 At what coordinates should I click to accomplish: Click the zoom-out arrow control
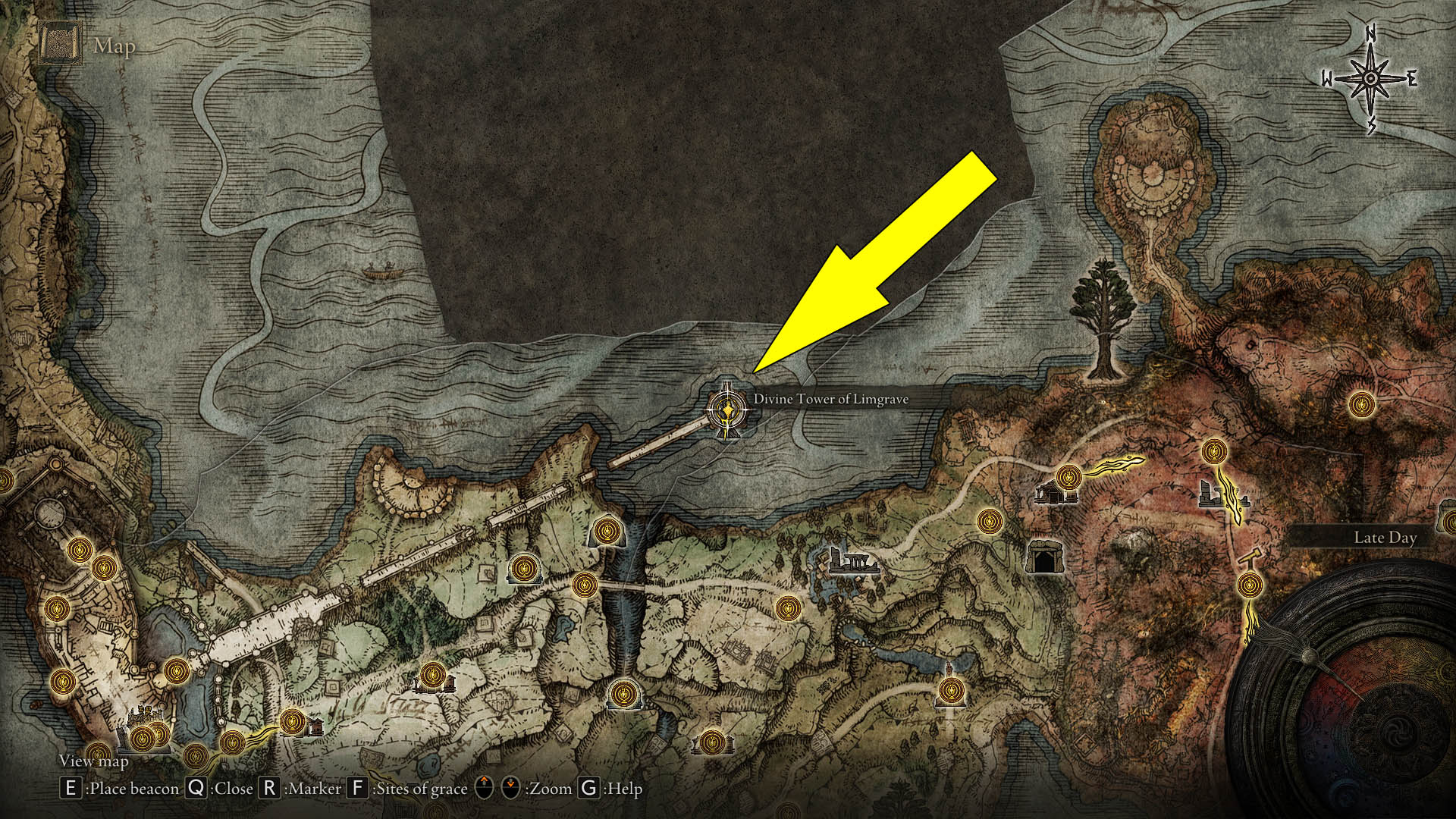tap(510, 789)
